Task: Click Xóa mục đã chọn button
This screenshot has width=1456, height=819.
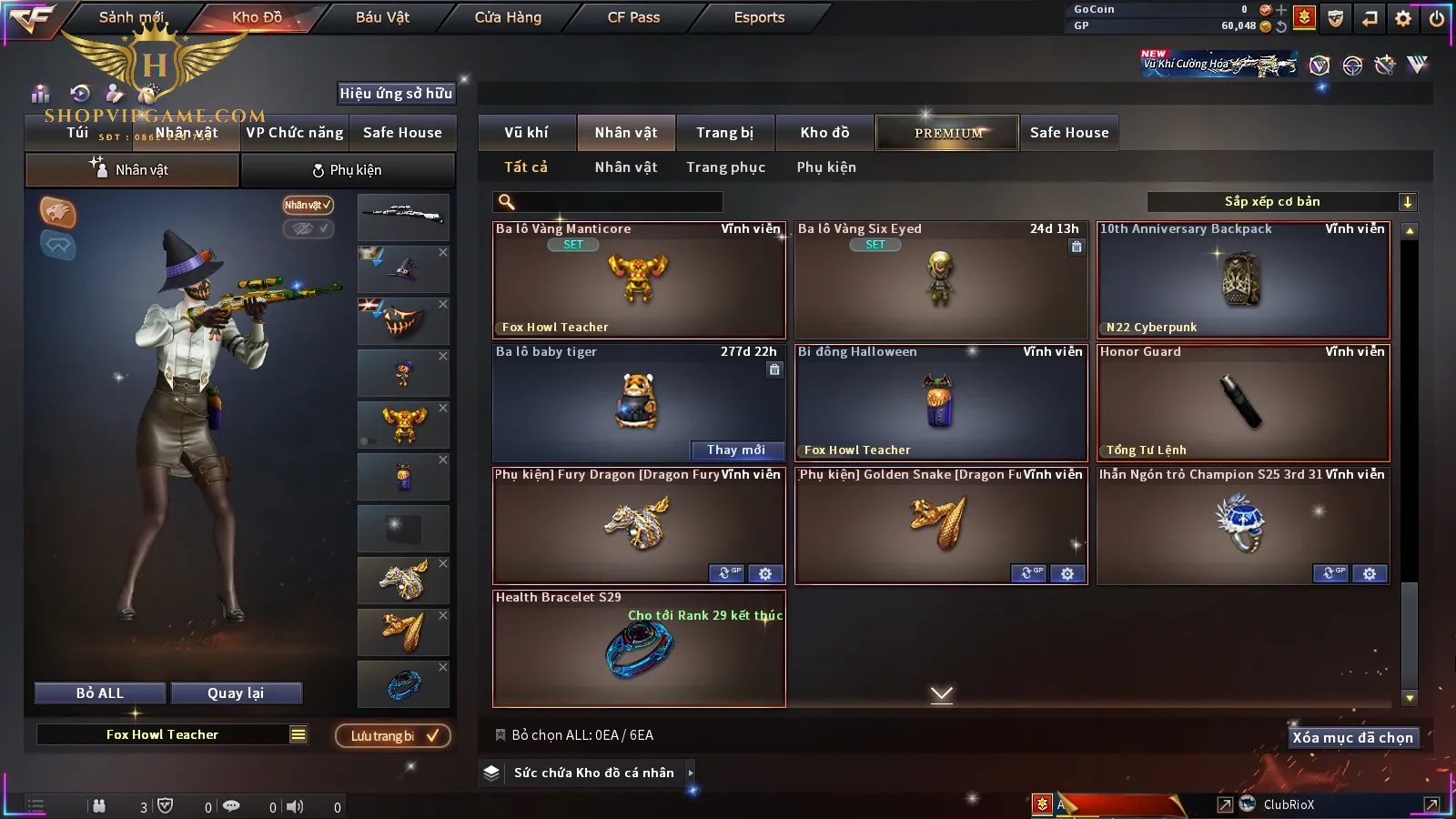Action: click(1352, 738)
